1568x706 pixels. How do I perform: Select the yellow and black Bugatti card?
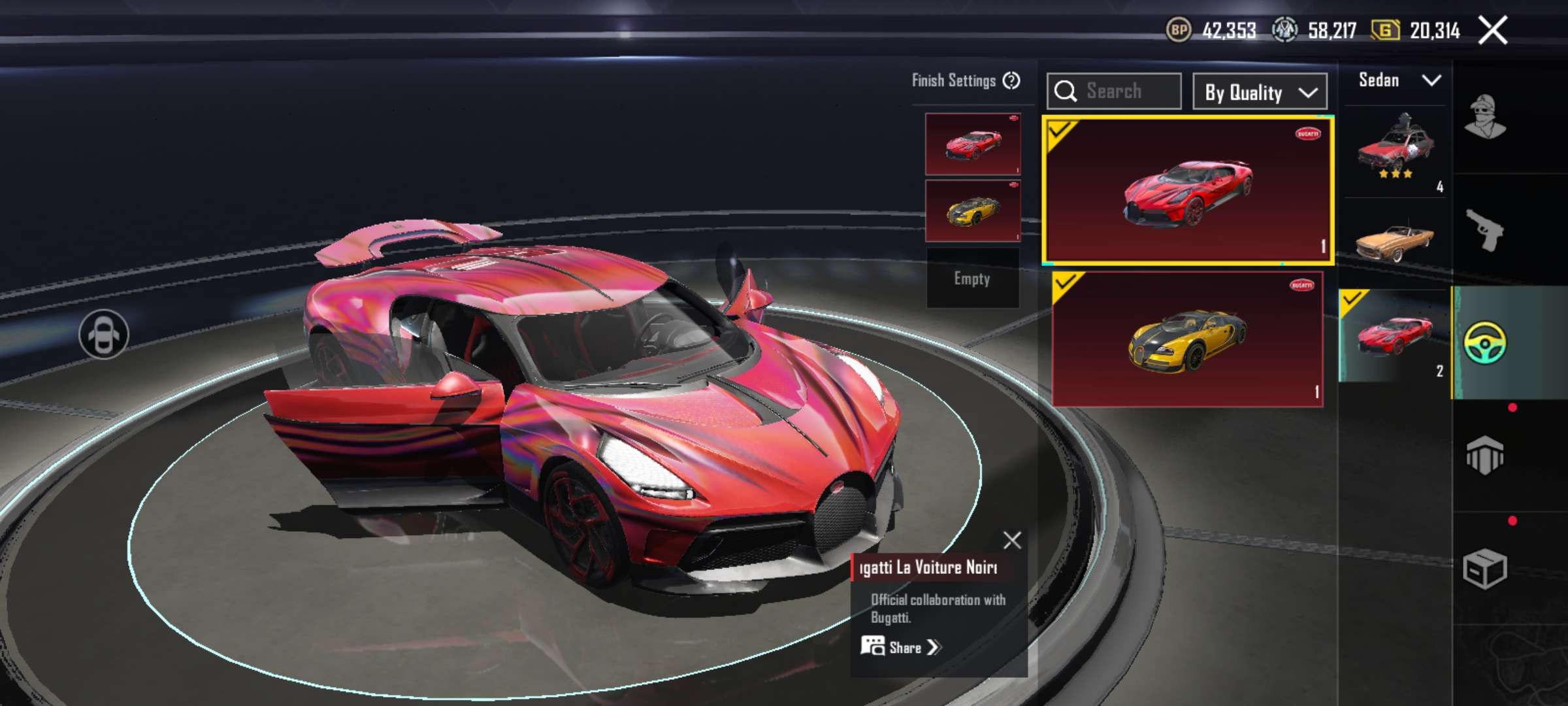click(x=1187, y=339)
